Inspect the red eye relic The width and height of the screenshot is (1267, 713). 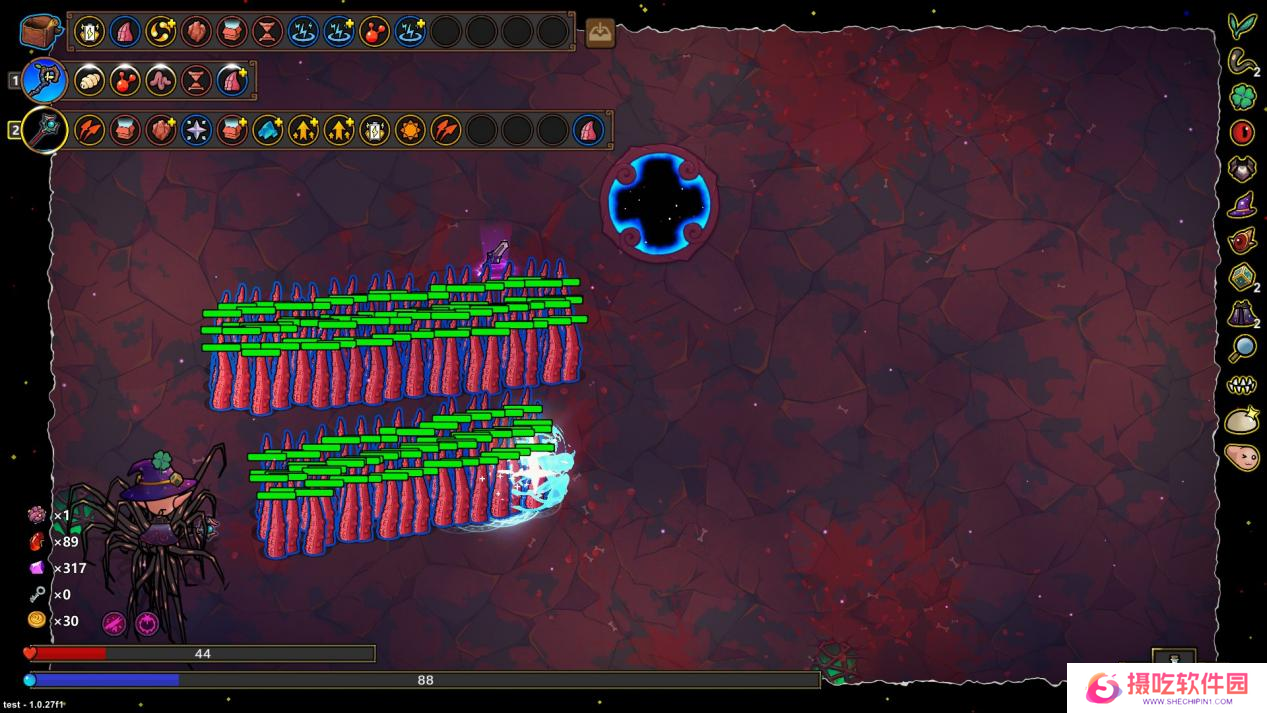[x=1242, y=132]
